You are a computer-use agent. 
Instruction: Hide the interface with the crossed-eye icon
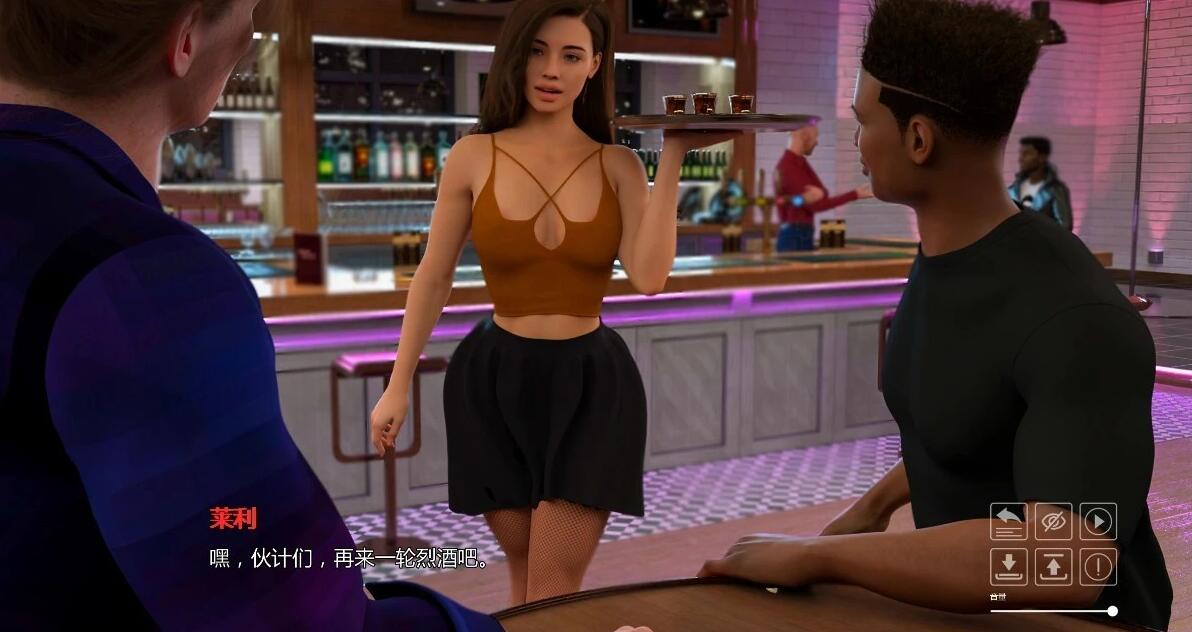coord(1053,521)
